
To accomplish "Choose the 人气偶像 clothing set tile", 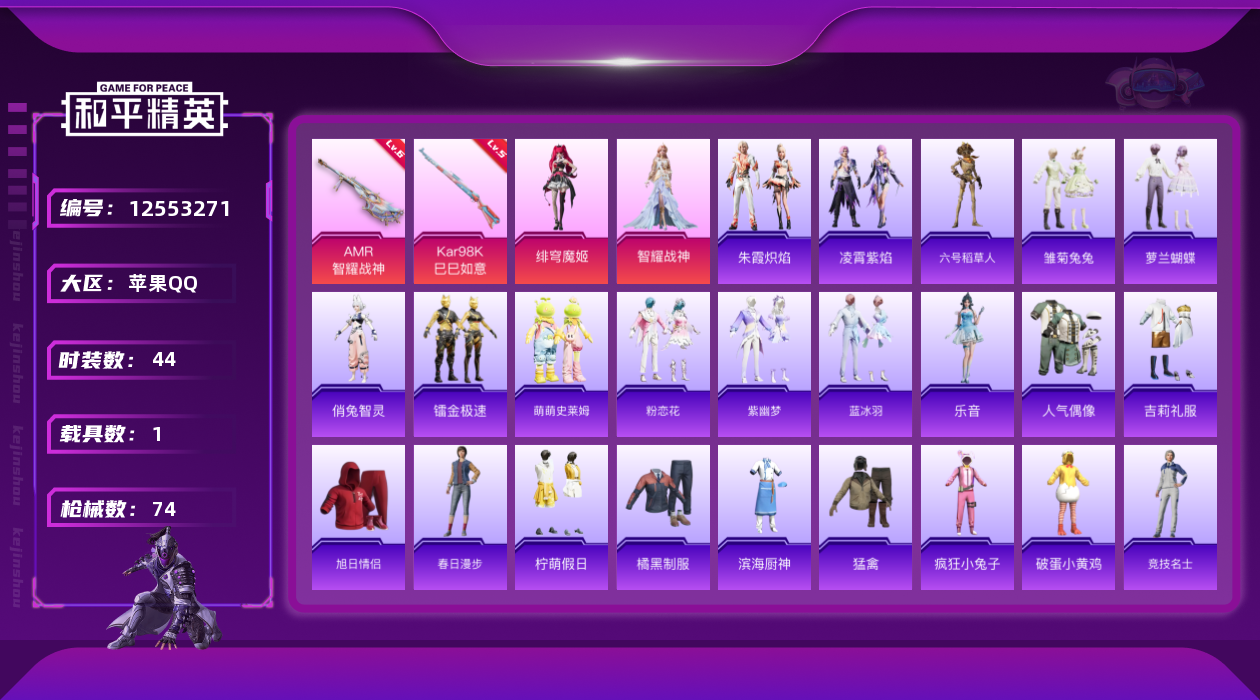I will click(1068, 363).
